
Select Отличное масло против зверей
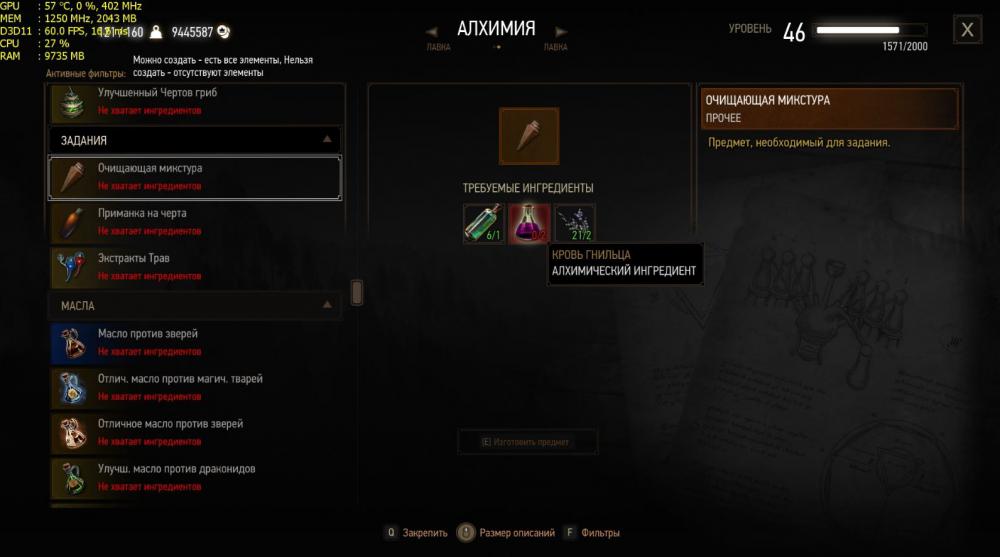click(x=195, y=432)
